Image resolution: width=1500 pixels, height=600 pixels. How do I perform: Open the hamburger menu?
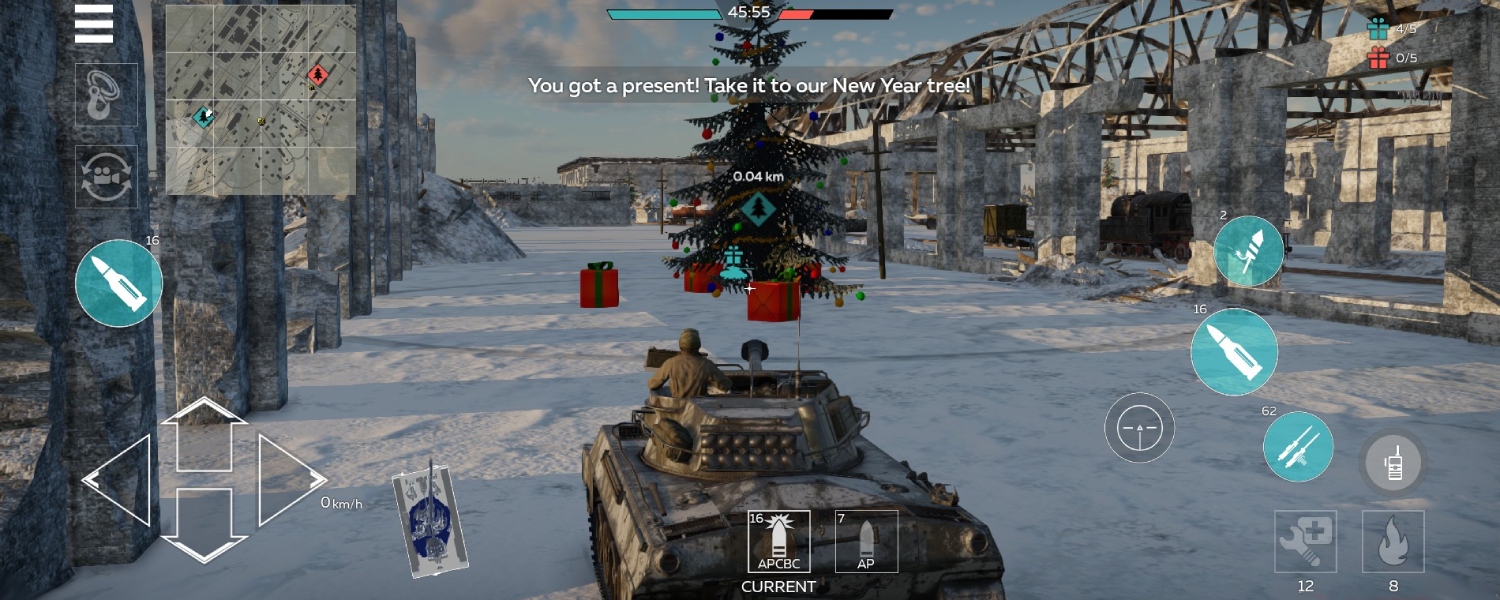point(94,24)
